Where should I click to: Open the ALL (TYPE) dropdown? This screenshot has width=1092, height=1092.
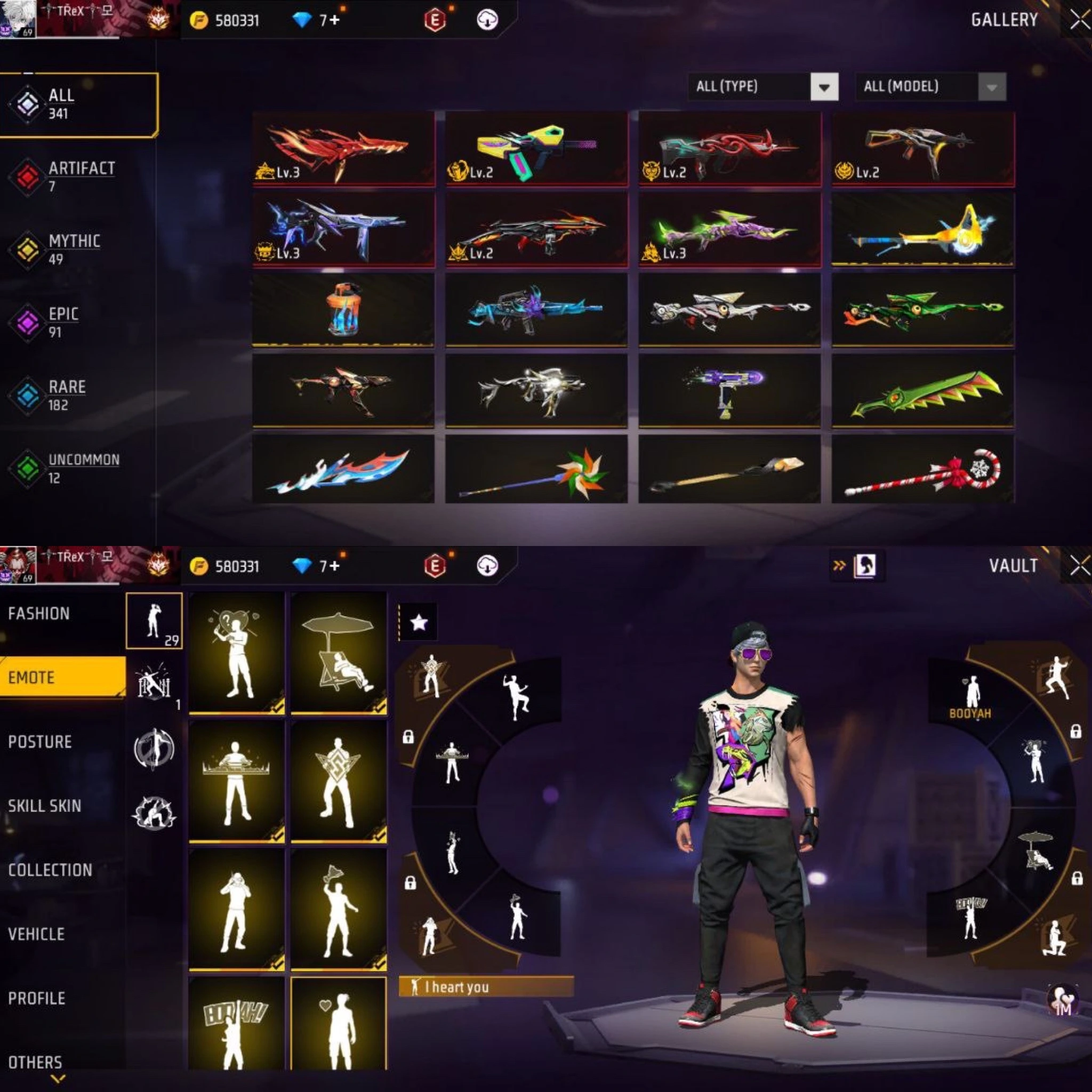pyautogui.click(x=762, y=87)
